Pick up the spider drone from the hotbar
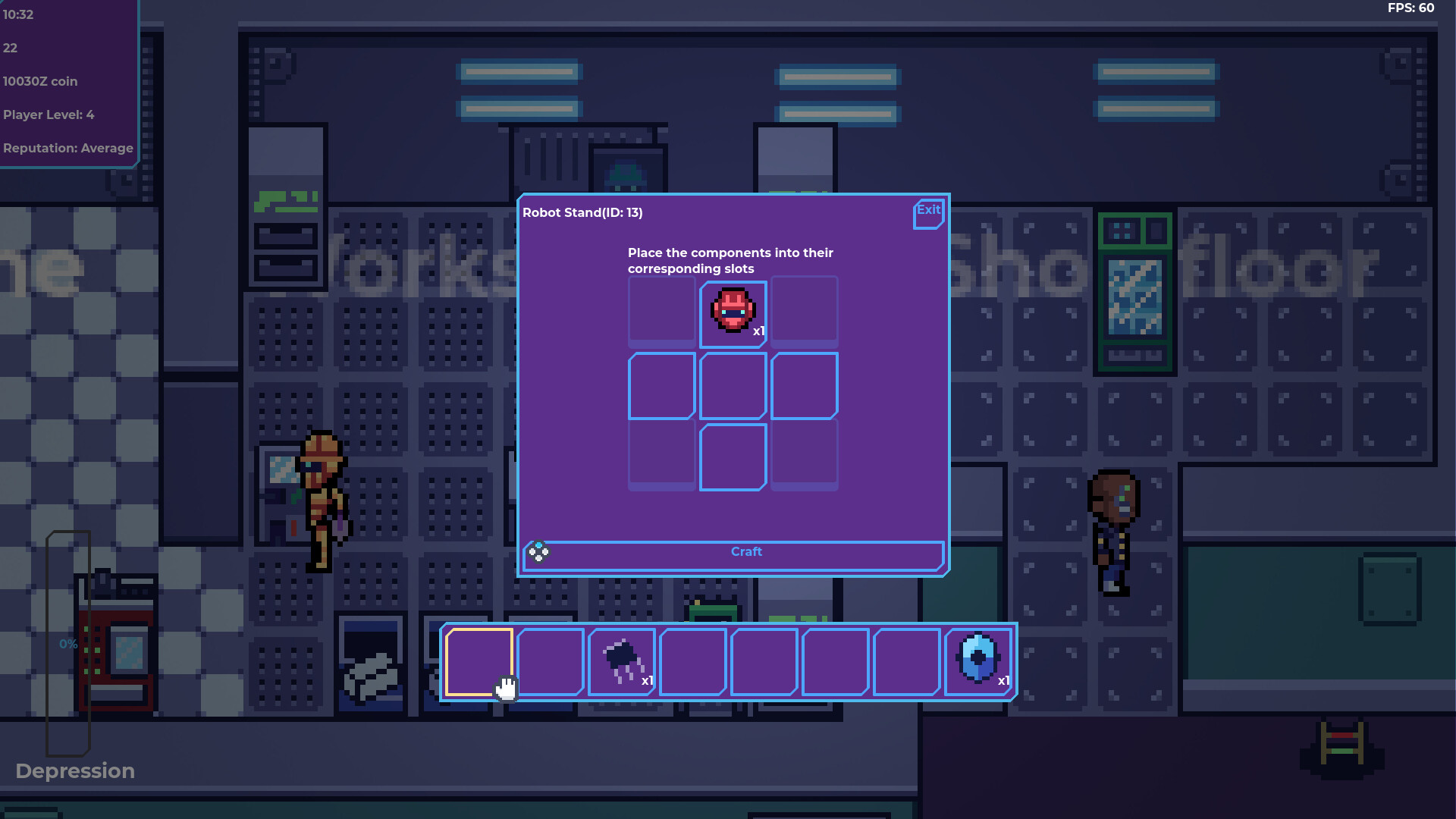The width and height of the screenshot is (1456, 819). [621, 660]
